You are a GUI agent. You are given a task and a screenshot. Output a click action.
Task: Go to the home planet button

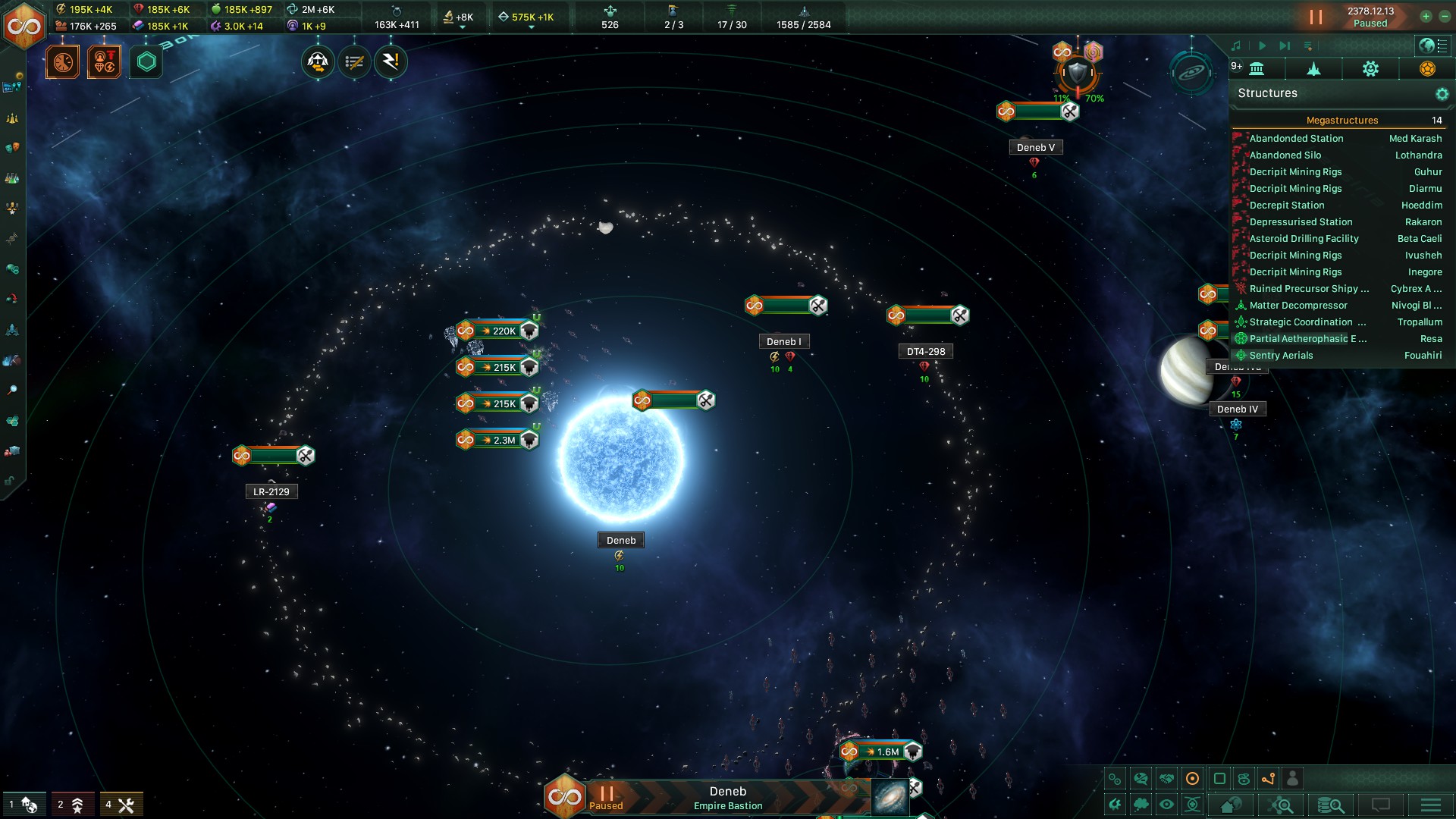pyautogui.click(x=1231, y=805)
